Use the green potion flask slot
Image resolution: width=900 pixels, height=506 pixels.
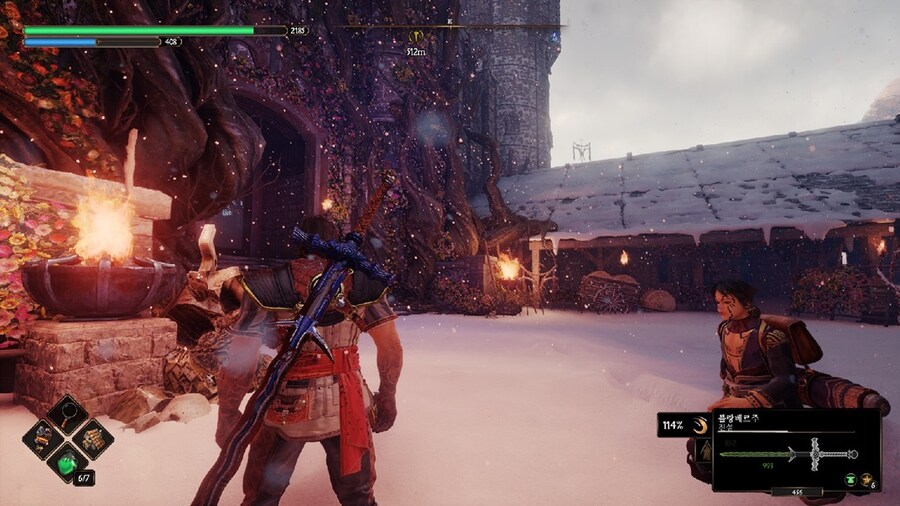pos(68,461)
